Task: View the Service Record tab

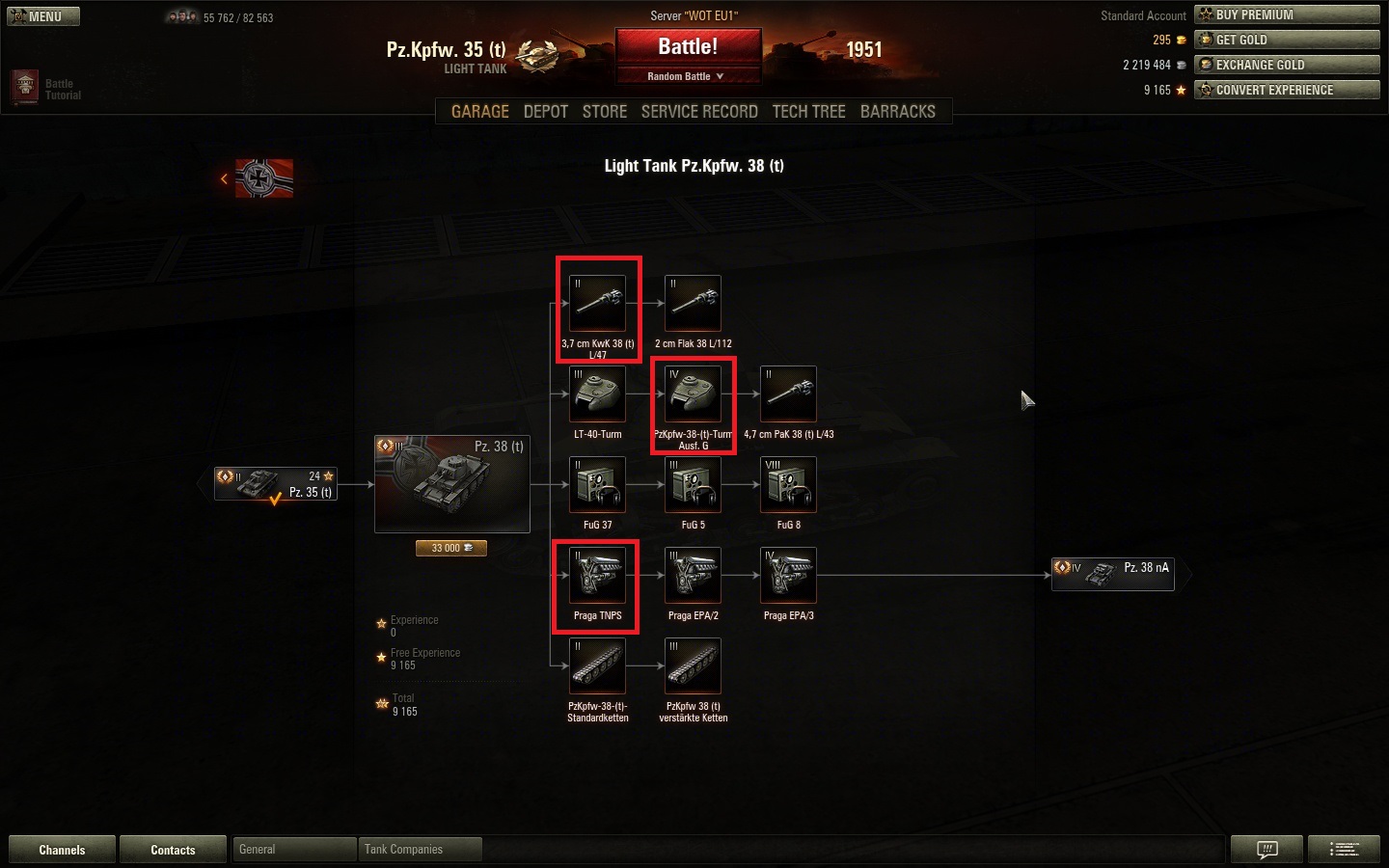Action: pos(699,112)
